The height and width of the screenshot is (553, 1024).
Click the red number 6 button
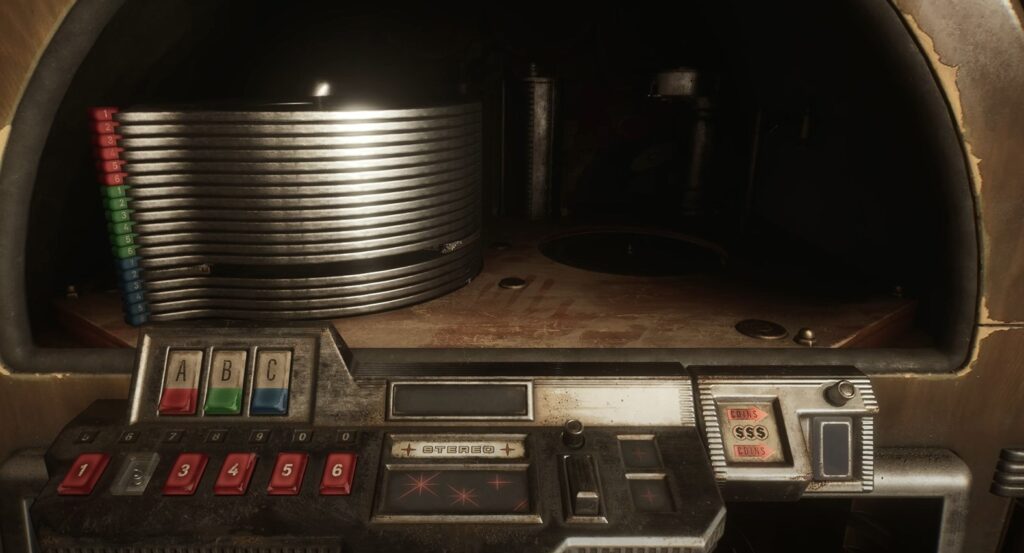[338, 473]
